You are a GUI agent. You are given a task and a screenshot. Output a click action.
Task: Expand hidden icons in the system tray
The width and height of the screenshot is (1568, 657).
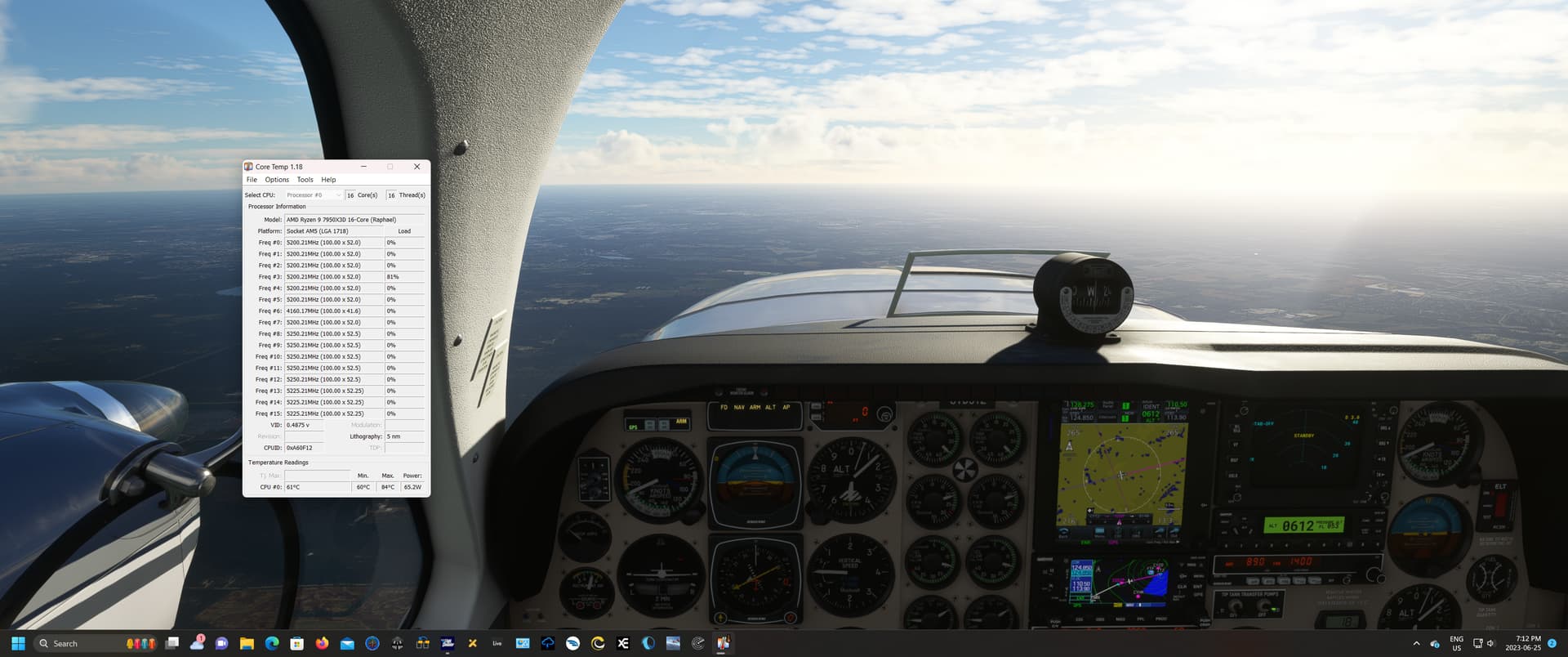pos(1418,643)
